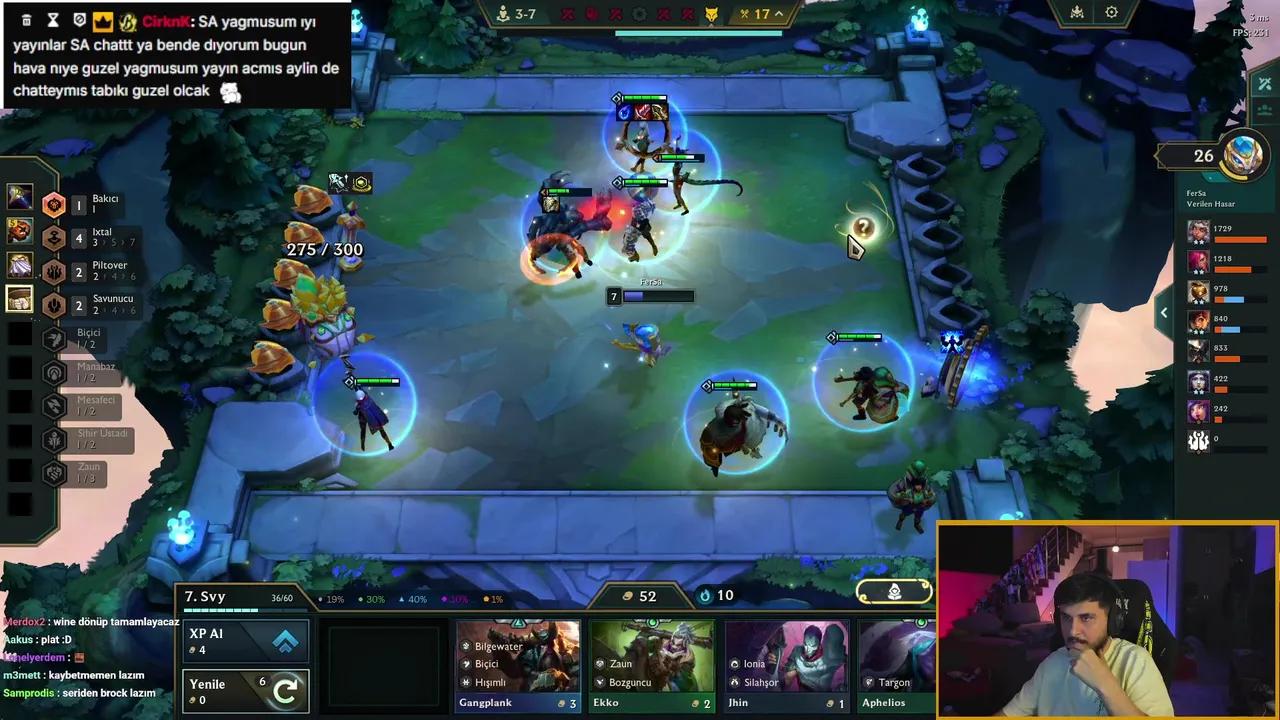This screenshot has height=720, width=1280.
Task: Select the Biçici trait icon
Action: [54, 339]
